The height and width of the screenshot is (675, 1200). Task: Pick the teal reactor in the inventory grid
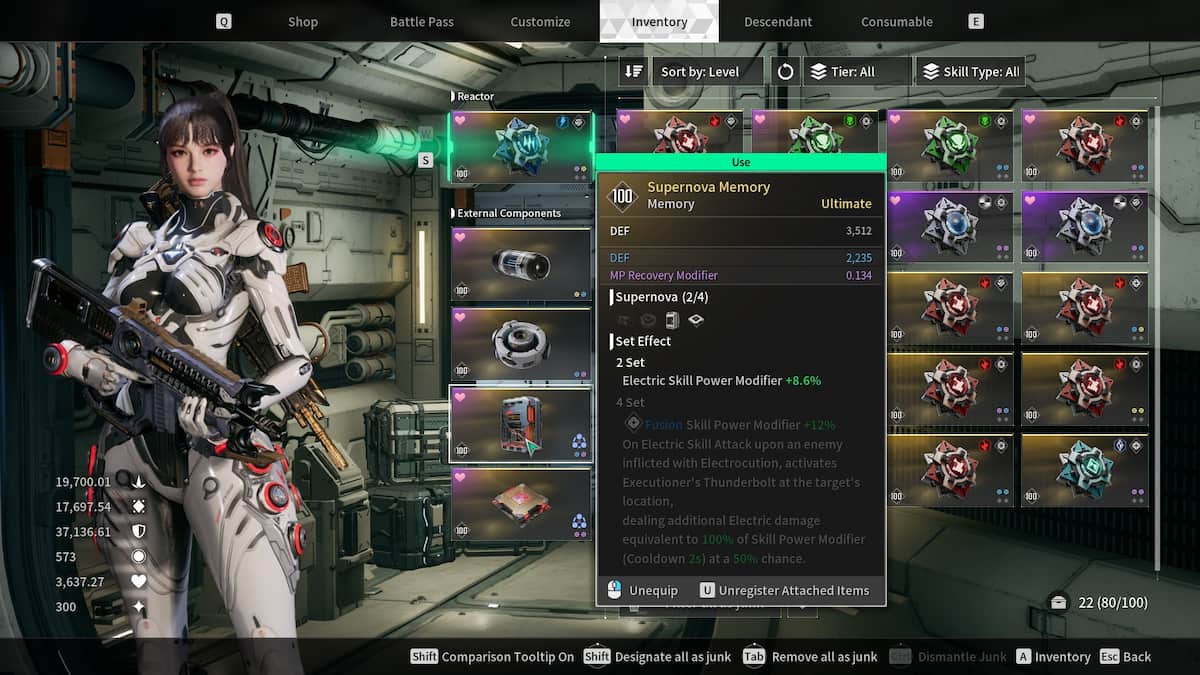[x=1084, y=470]
